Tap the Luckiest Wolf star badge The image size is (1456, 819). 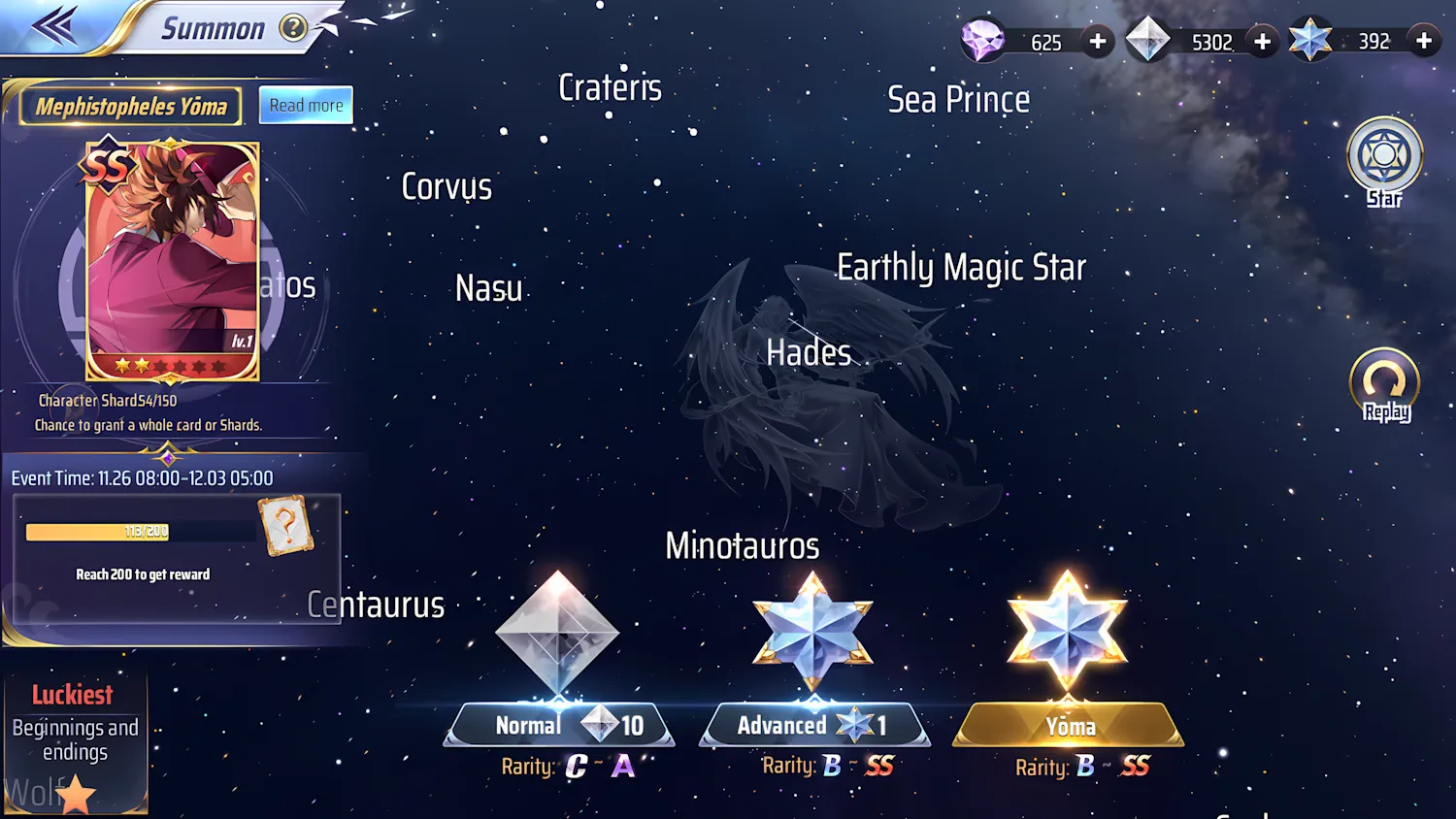(x=76, y=793)
